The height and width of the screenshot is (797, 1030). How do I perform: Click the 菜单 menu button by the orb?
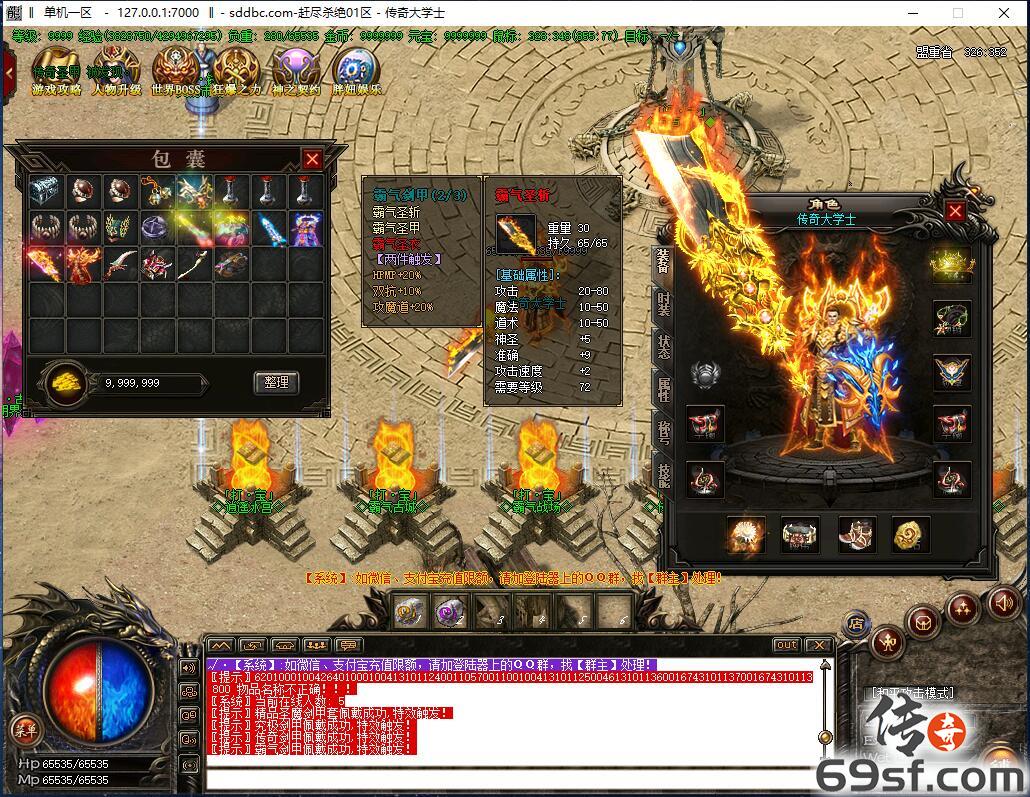pos(24,729)
